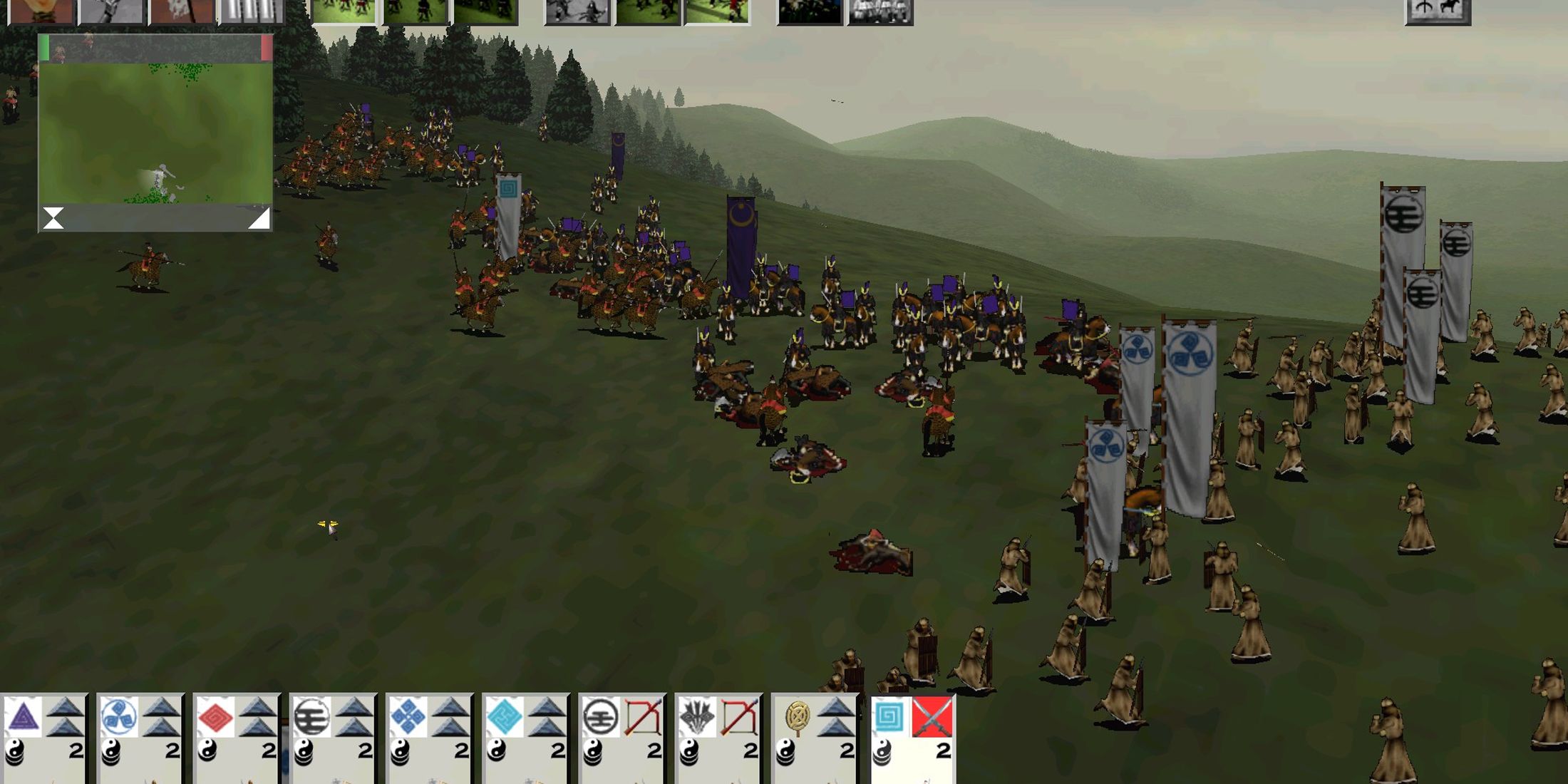Click the arrow bundle portrait in the top bar
This screenshot has width=1568, height=784.
pos(253,11)
